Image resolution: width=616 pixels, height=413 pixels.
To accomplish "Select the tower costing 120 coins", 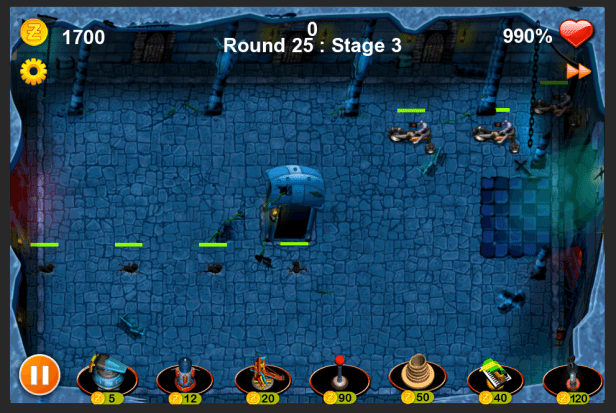I will (x=572, y=377).
